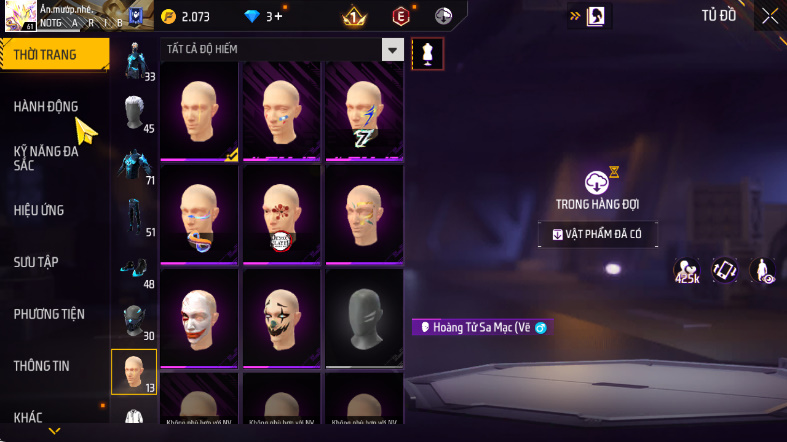Open the Kỹ Năng Đa Sắc tab
Screen dimensions: 787x442
click(x=46, y=158)
